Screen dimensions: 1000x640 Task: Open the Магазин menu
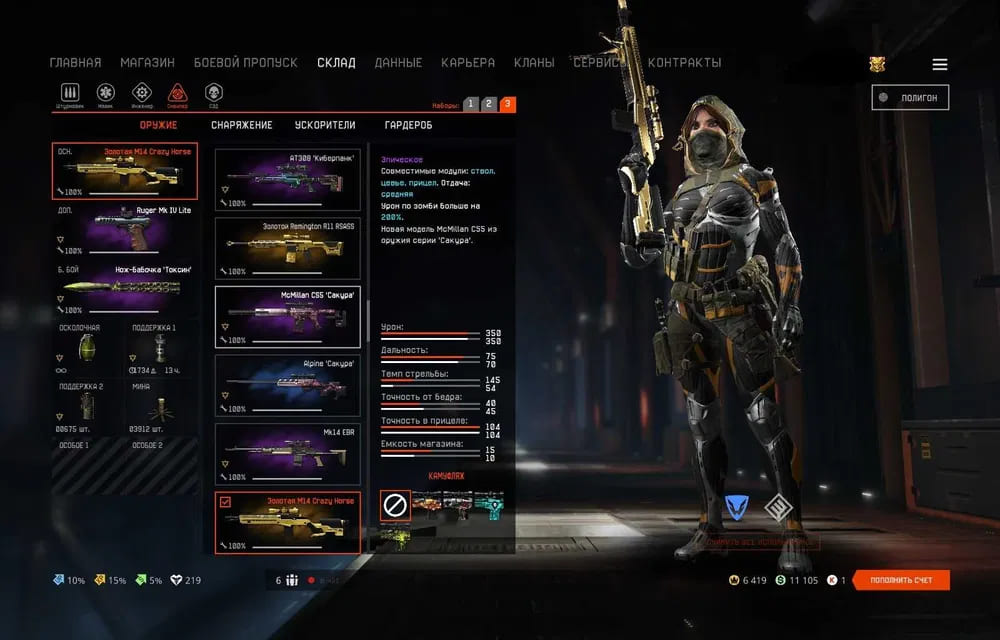[147, 62]
